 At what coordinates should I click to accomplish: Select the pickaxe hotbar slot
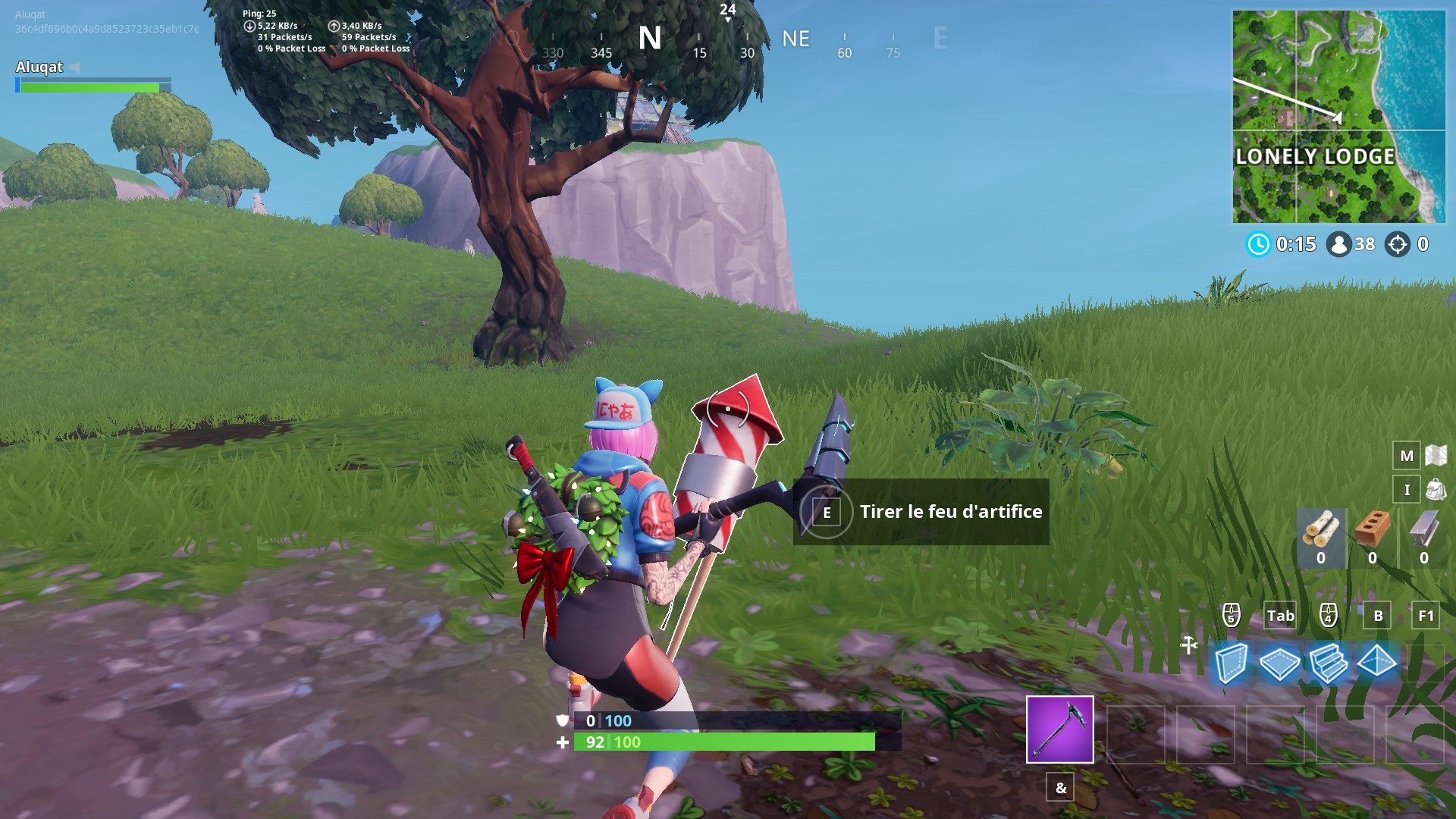pyautogui.click(x=1059, y=729)
